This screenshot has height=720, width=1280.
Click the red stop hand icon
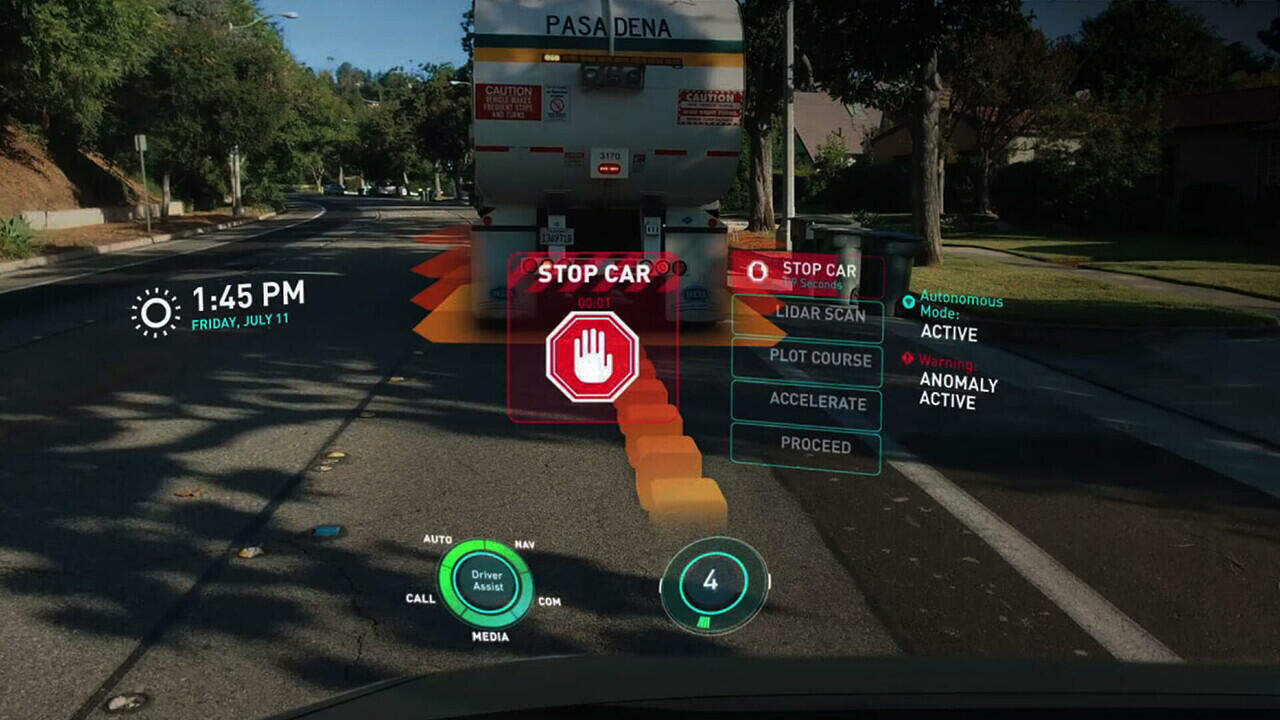point(592,357)
